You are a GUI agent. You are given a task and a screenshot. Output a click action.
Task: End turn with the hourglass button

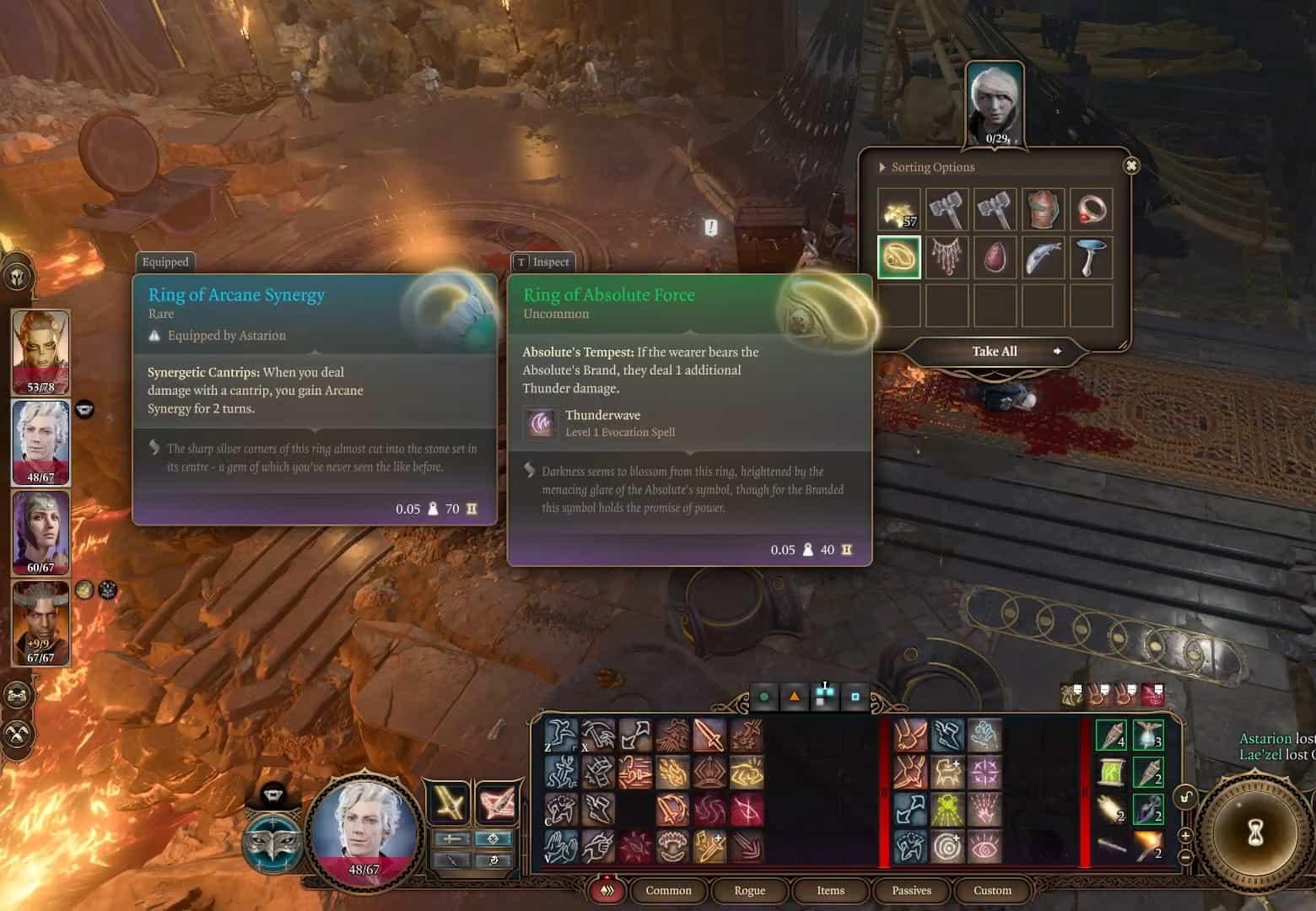coord(1255,833)
